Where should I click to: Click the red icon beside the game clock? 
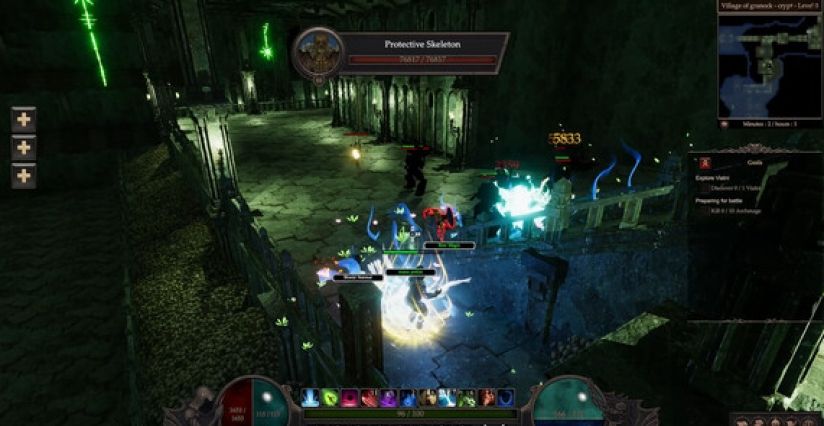723,123
